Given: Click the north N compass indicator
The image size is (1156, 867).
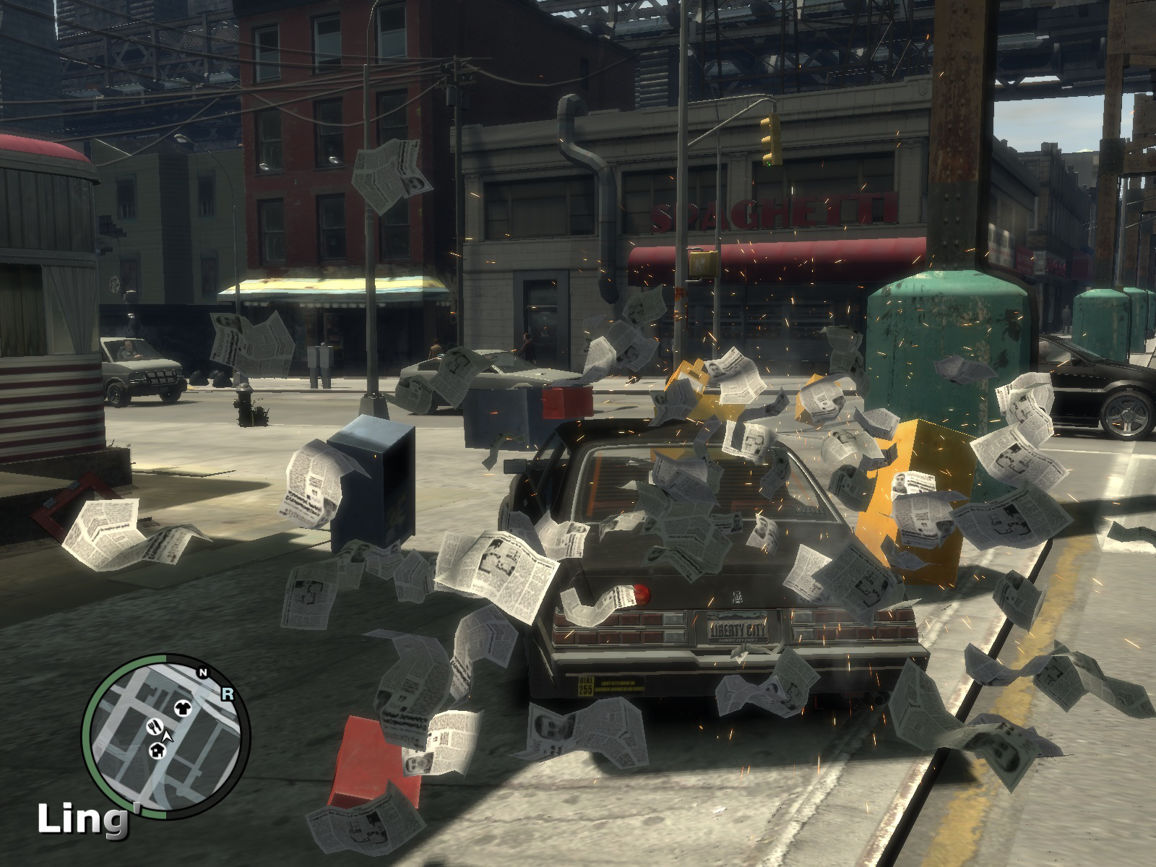Looking at the screenshot, I should pos(203,673).
